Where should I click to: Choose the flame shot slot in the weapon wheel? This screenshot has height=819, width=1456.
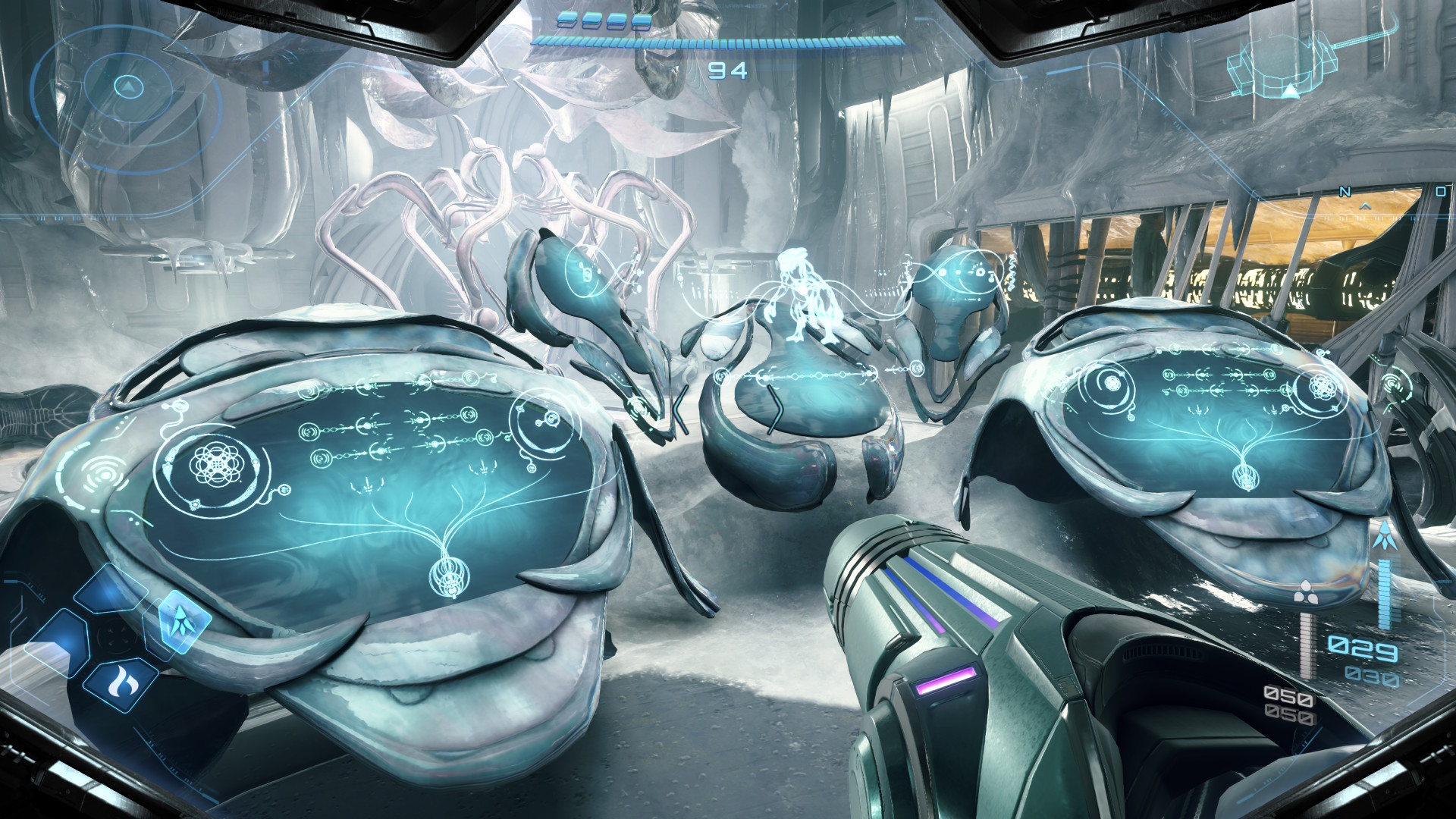point(121,682)
